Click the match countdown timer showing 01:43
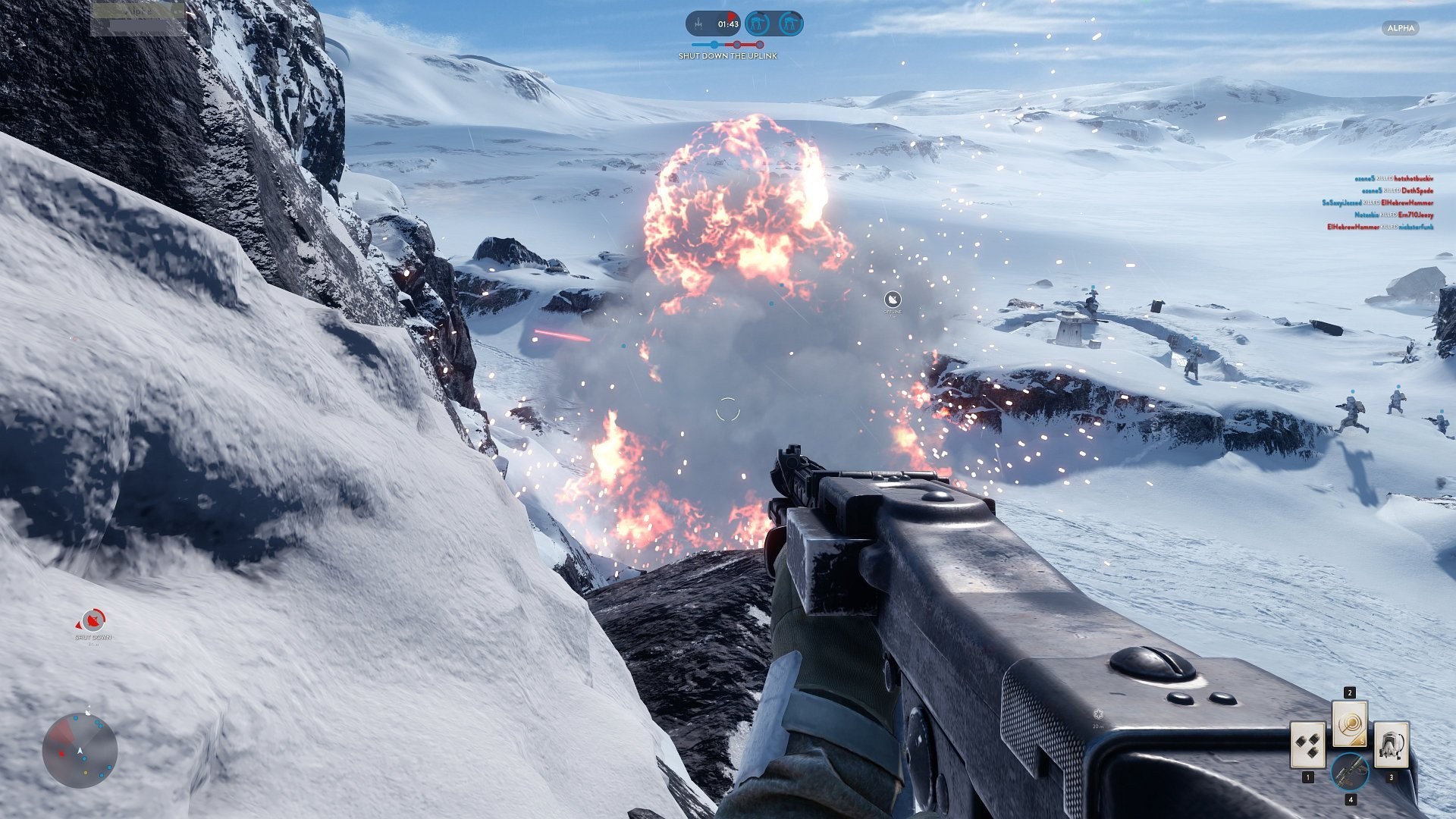The height and width of the screenshot is (819, 1456). tap(728, 24)
